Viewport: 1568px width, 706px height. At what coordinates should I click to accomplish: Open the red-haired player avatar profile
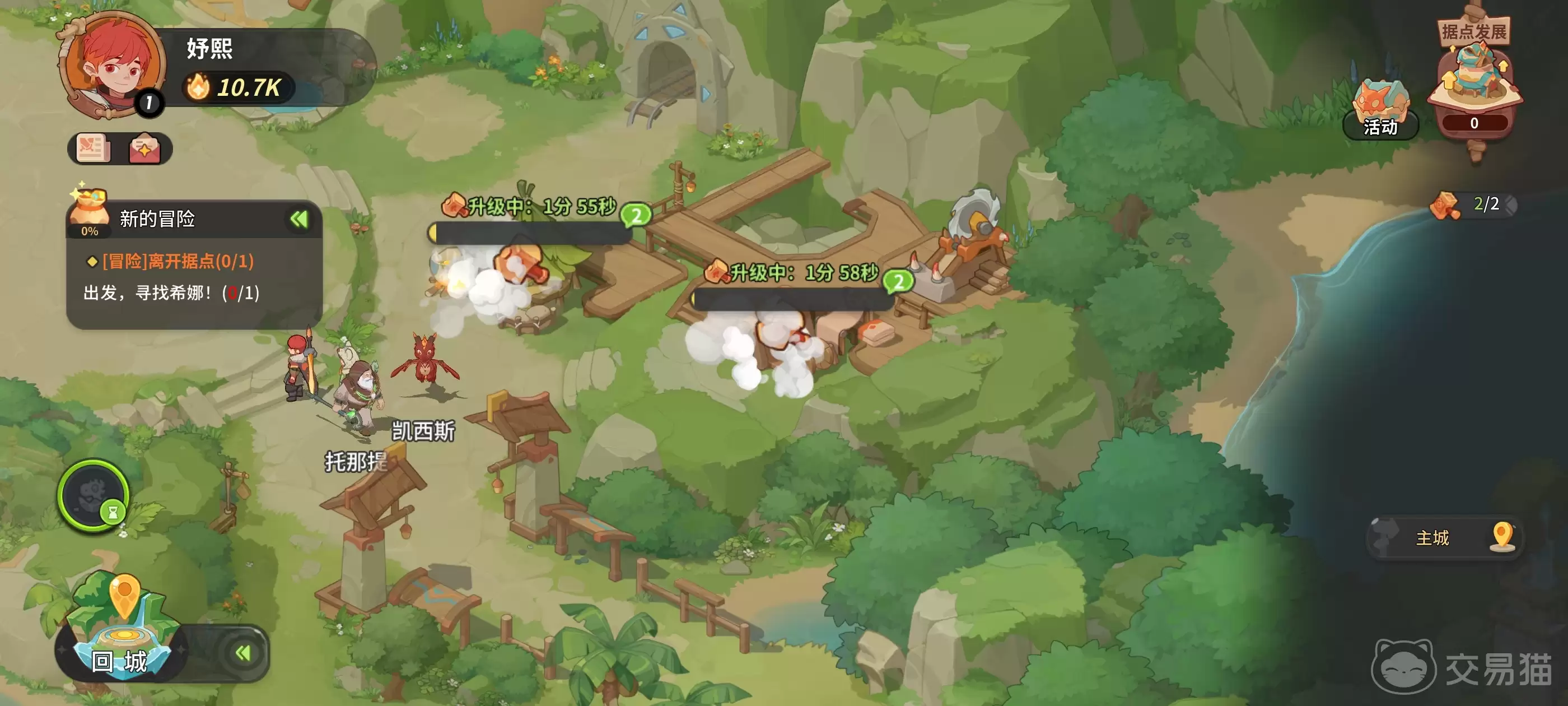coord(113,64)
